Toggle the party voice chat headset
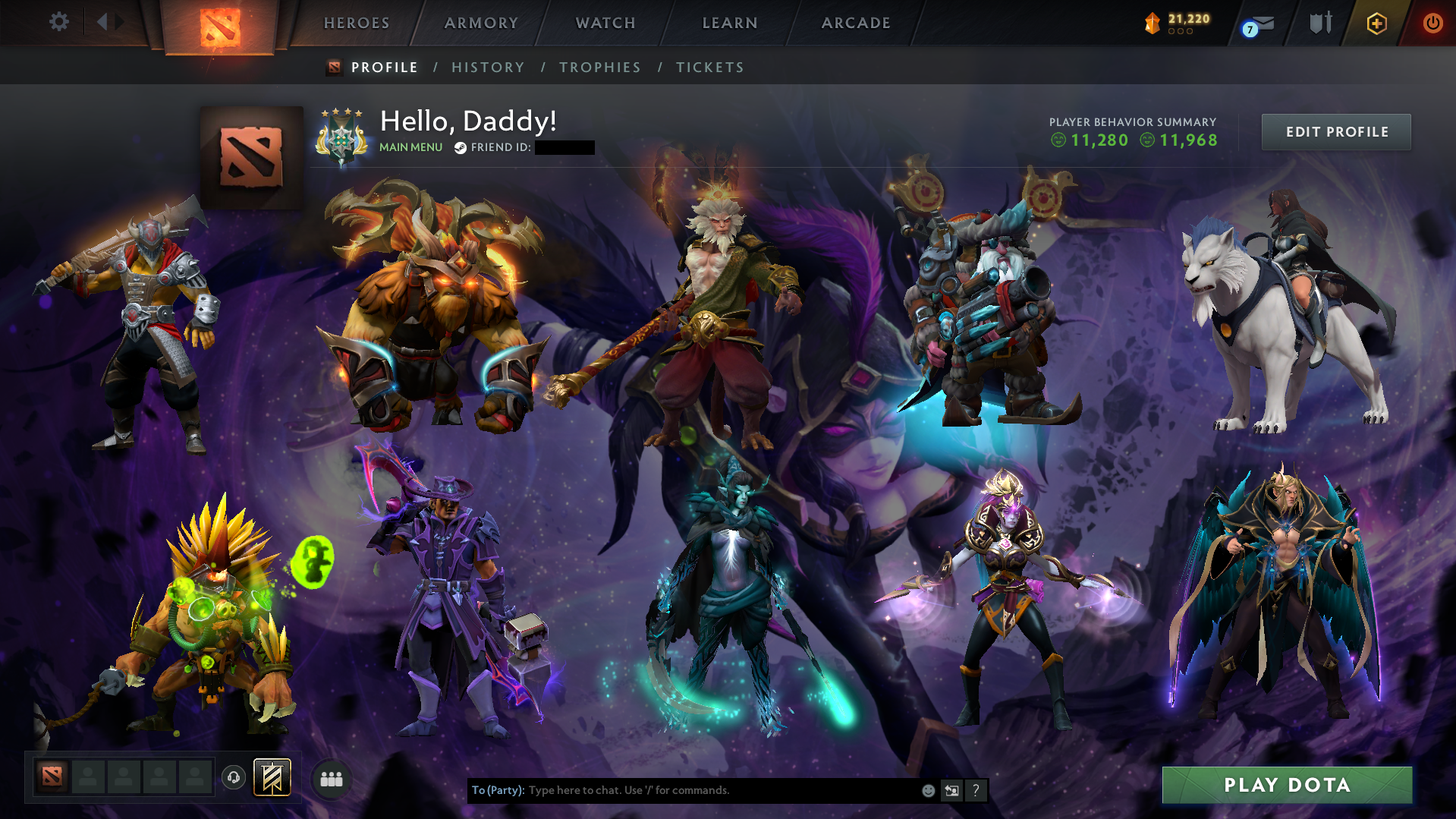The image size is (1456, 819). [x=233, y=778]
